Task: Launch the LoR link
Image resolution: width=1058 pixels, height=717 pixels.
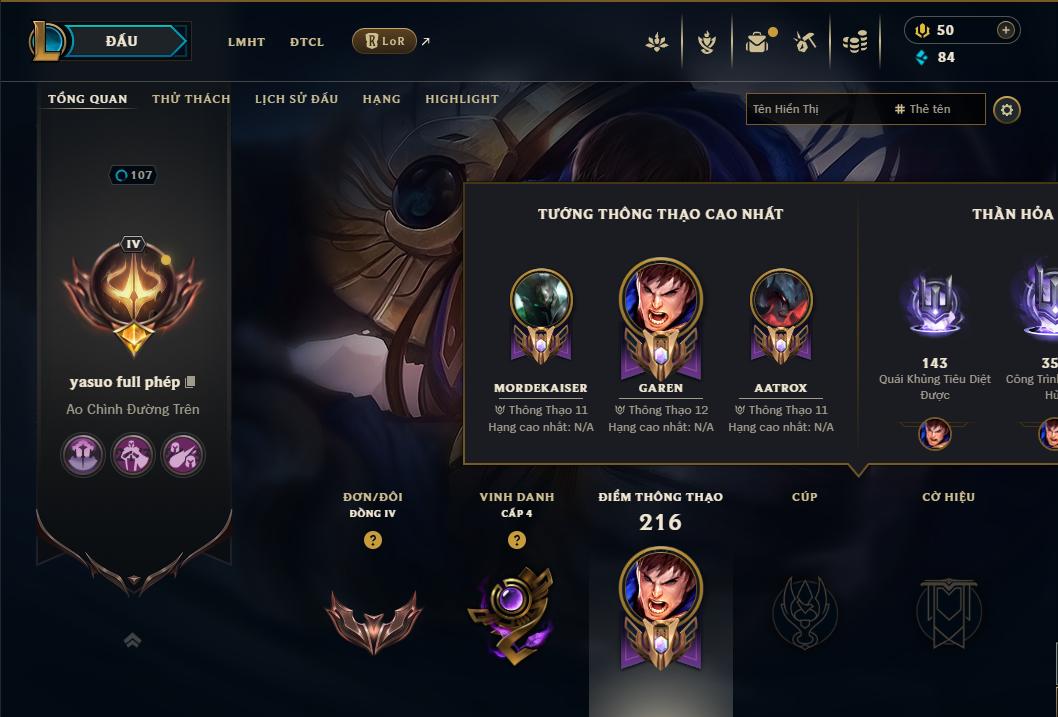Action: coord(385,41)
